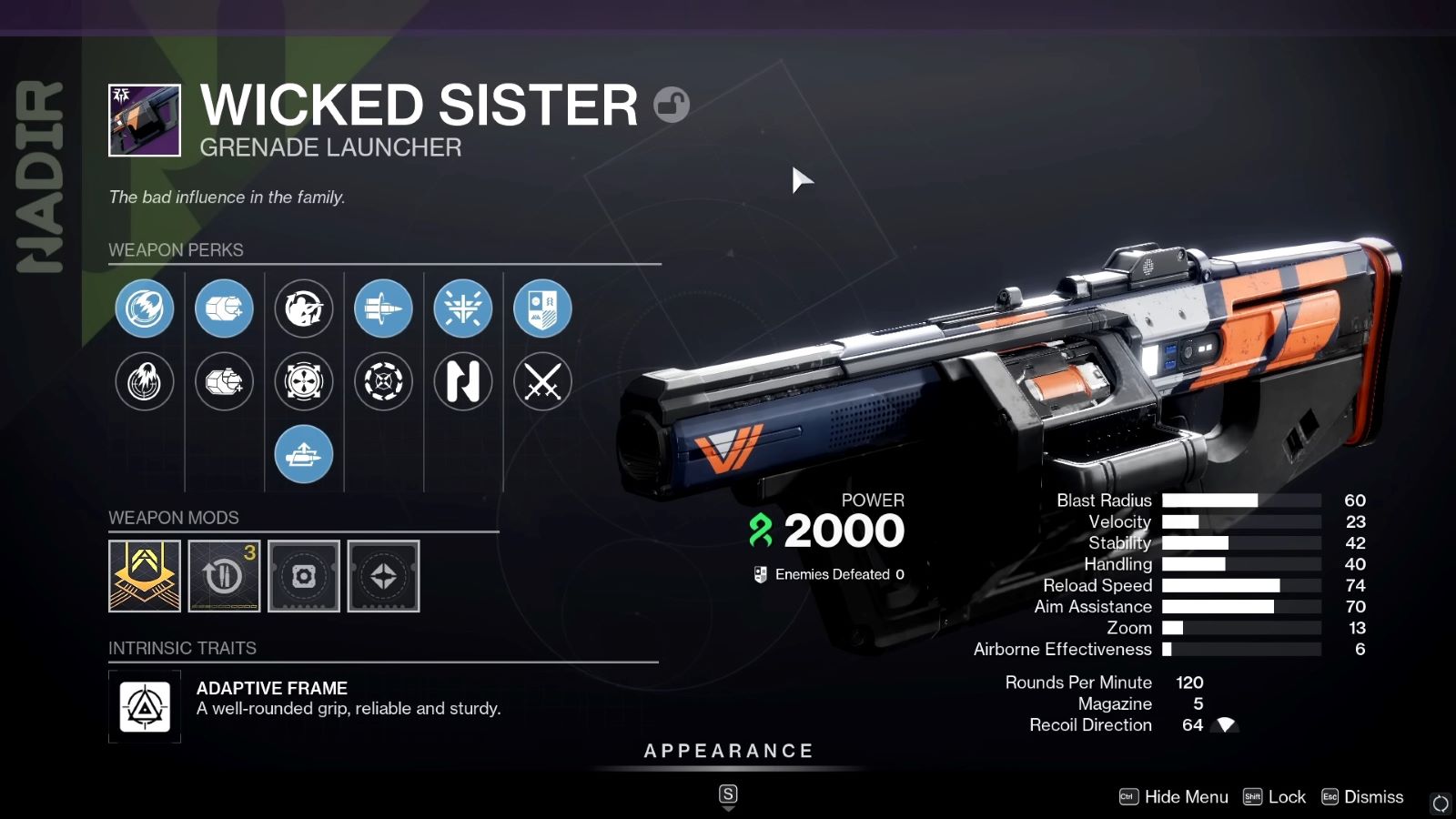Open the APPEARANCE tab
The image size is (1456, 819).
(727, 751)
